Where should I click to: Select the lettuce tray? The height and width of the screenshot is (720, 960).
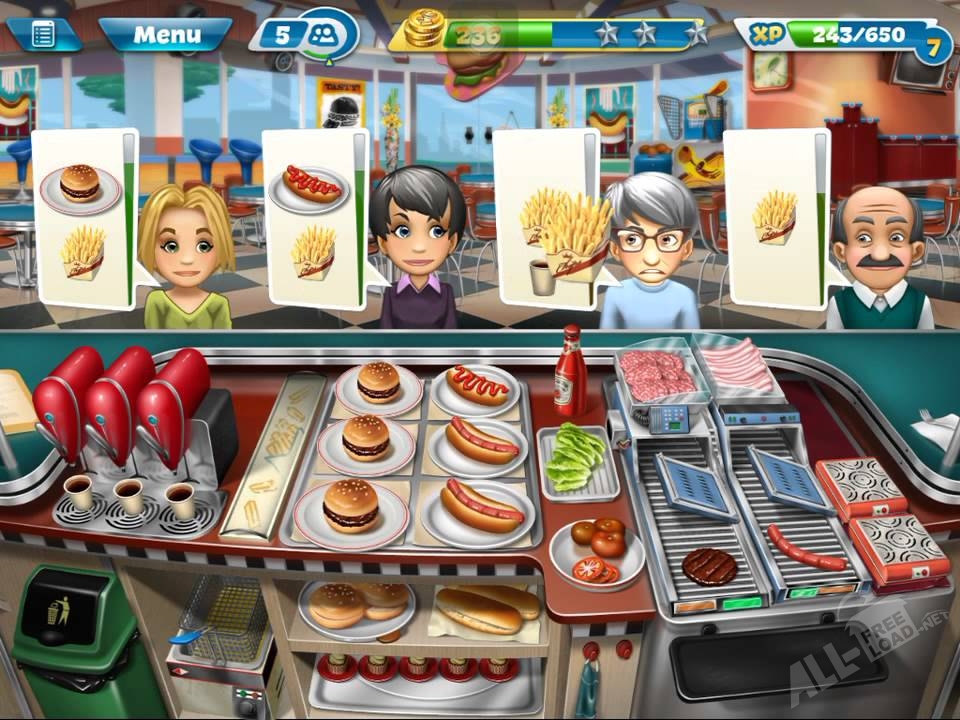tap(579, 460)
